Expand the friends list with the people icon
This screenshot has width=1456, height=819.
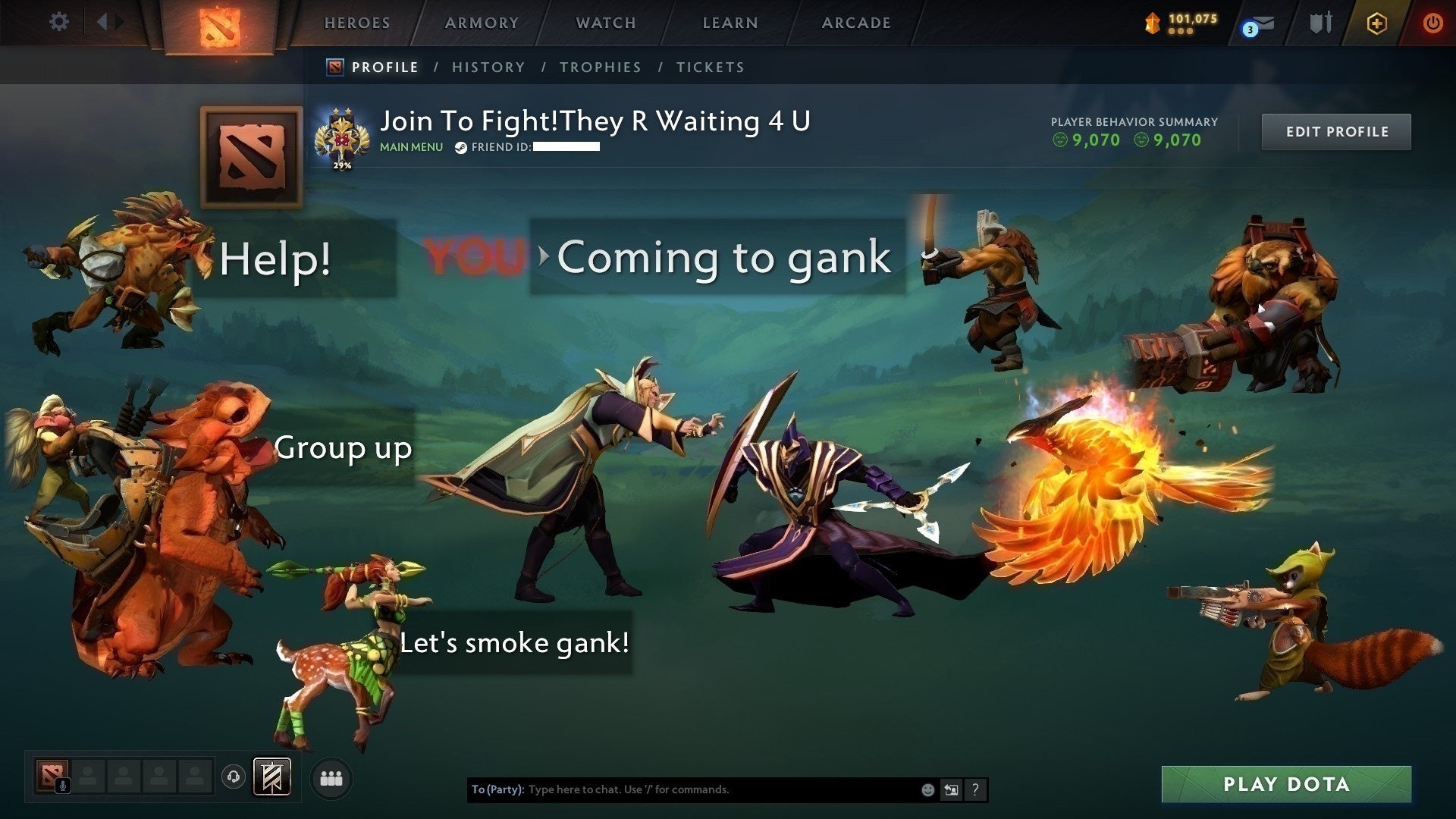click(x=331, y=777)
